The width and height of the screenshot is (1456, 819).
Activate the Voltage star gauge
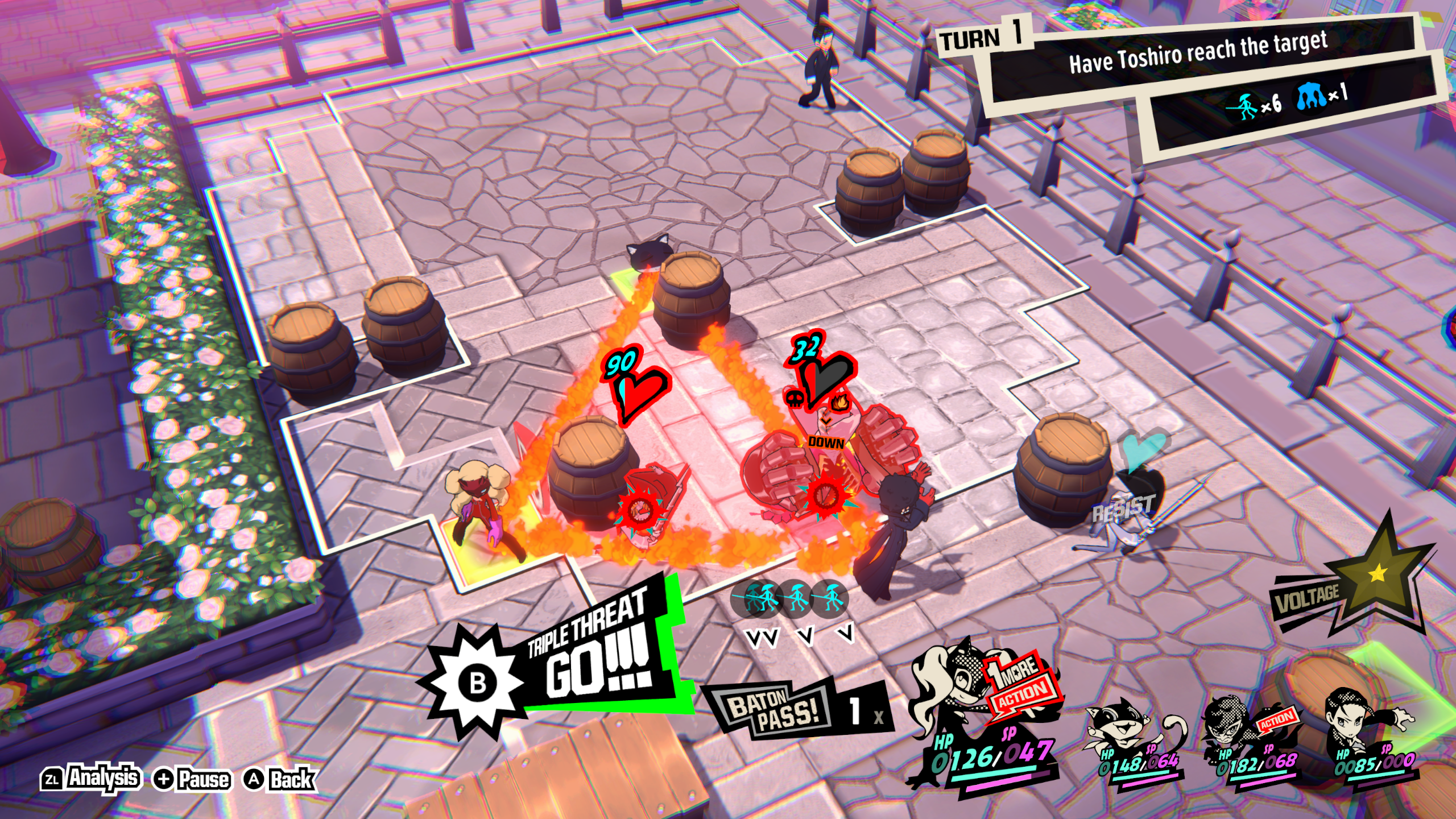[x=1376, y=574]
